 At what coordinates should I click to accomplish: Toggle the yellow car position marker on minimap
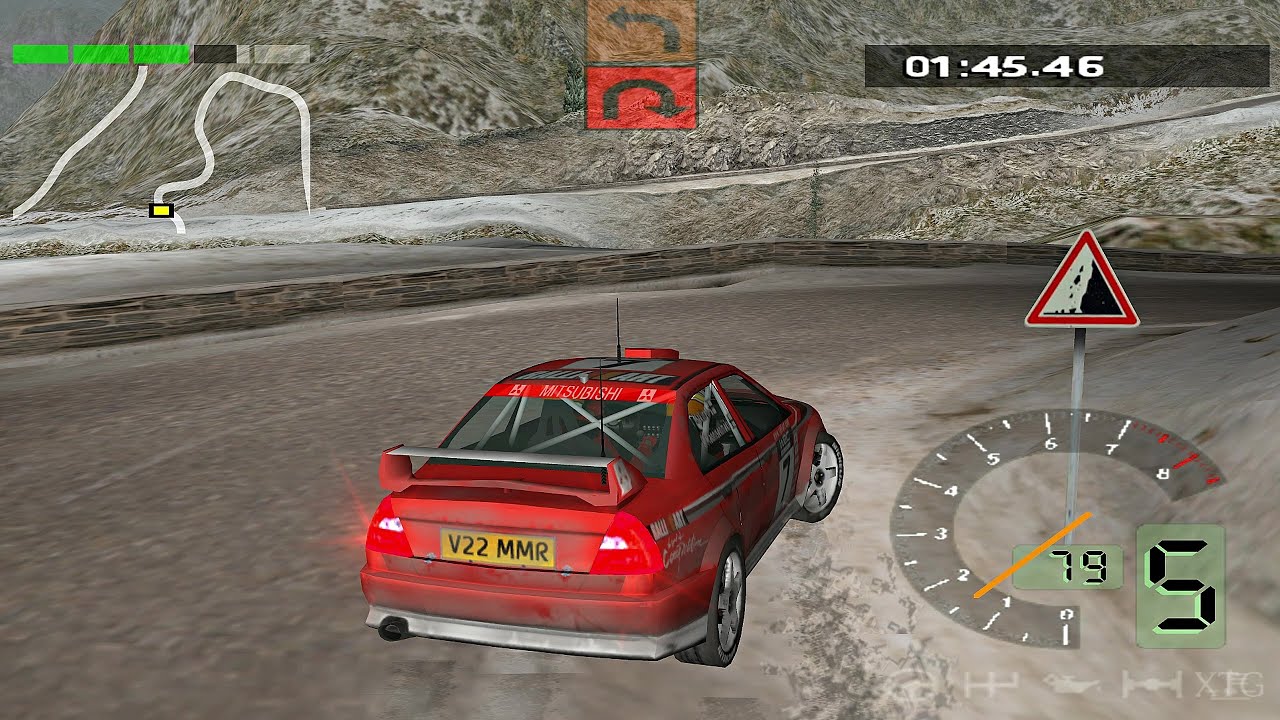(x=161, y=211)
